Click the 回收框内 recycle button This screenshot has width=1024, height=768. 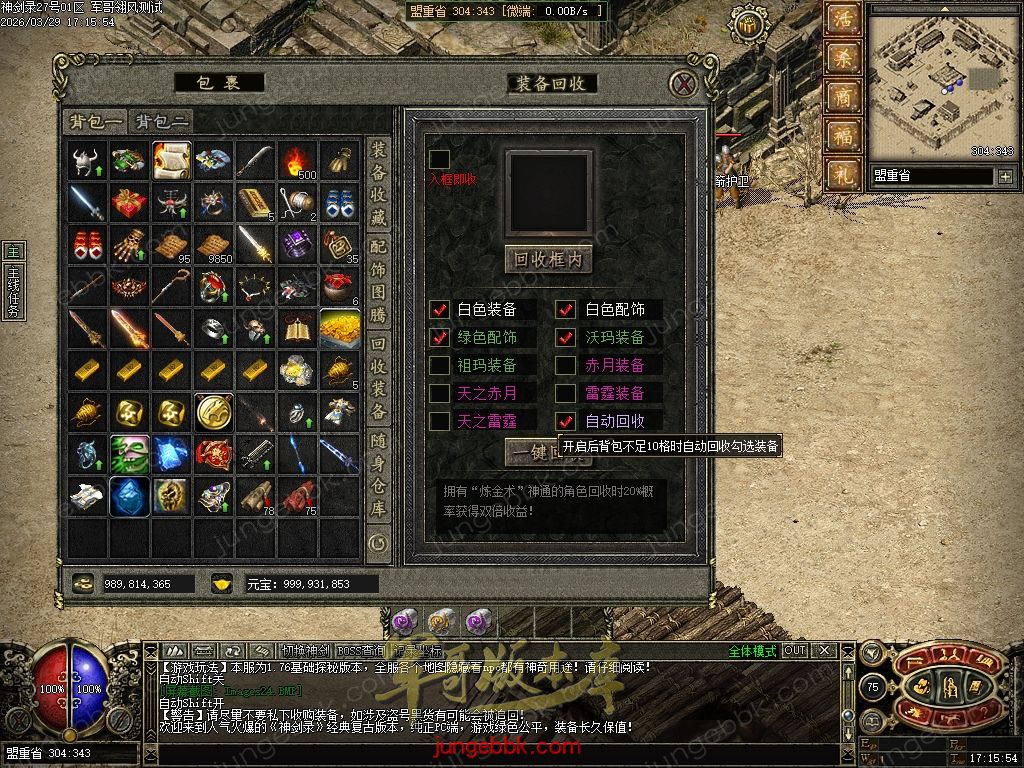click(548, 259)
